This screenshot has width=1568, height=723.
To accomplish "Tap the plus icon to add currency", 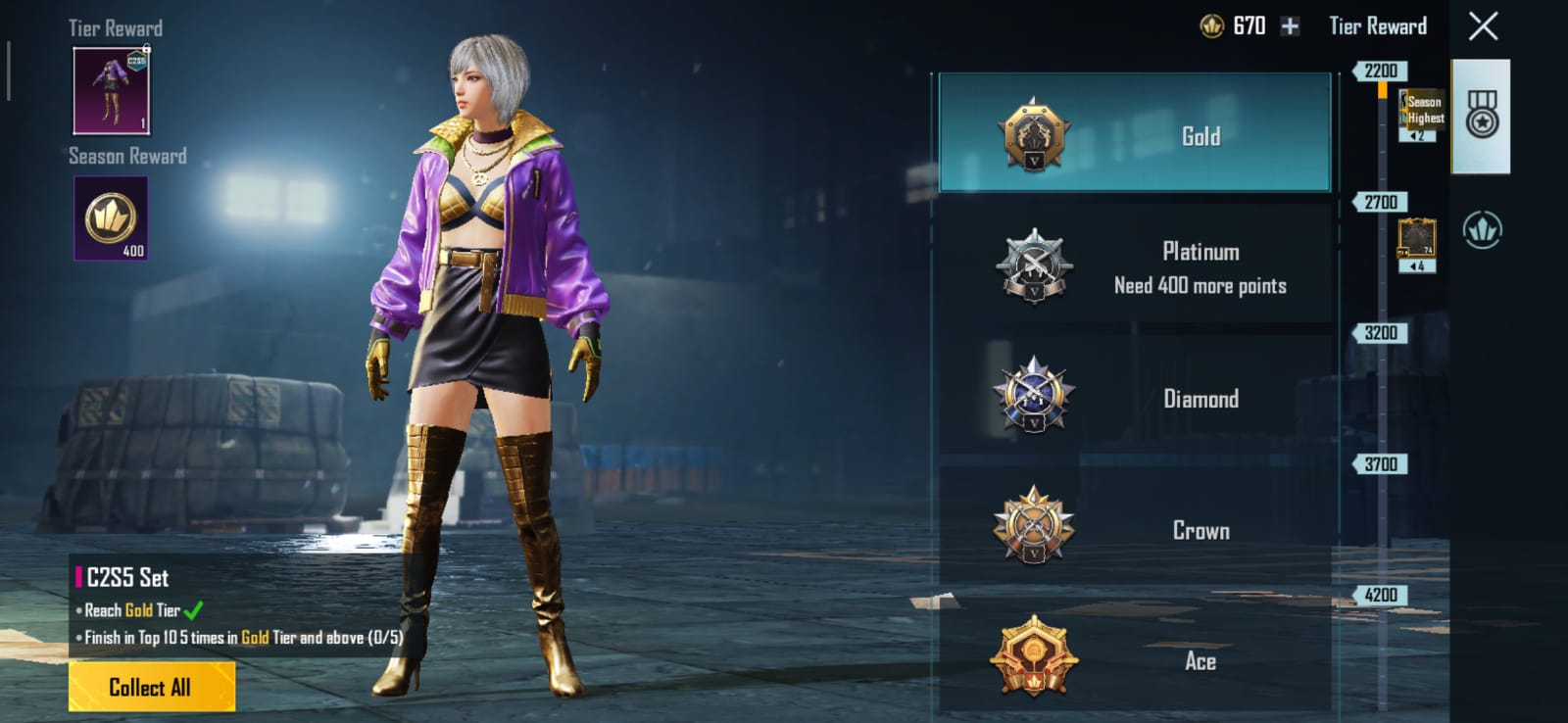I will (1291, 26).
